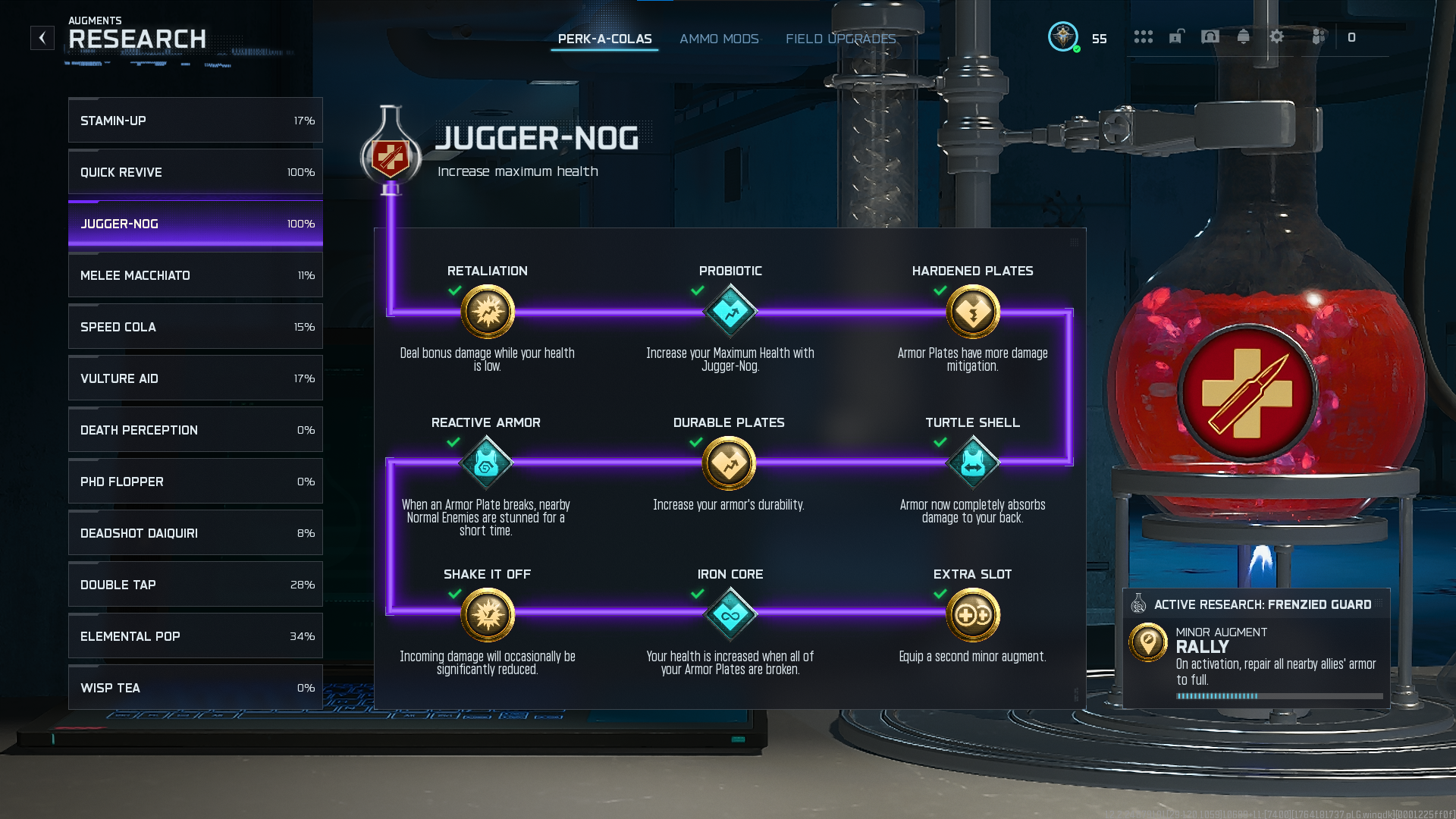This screenshot has width=1456, height=819.
Task: Open the settings gear icon
Action: 1277,37
